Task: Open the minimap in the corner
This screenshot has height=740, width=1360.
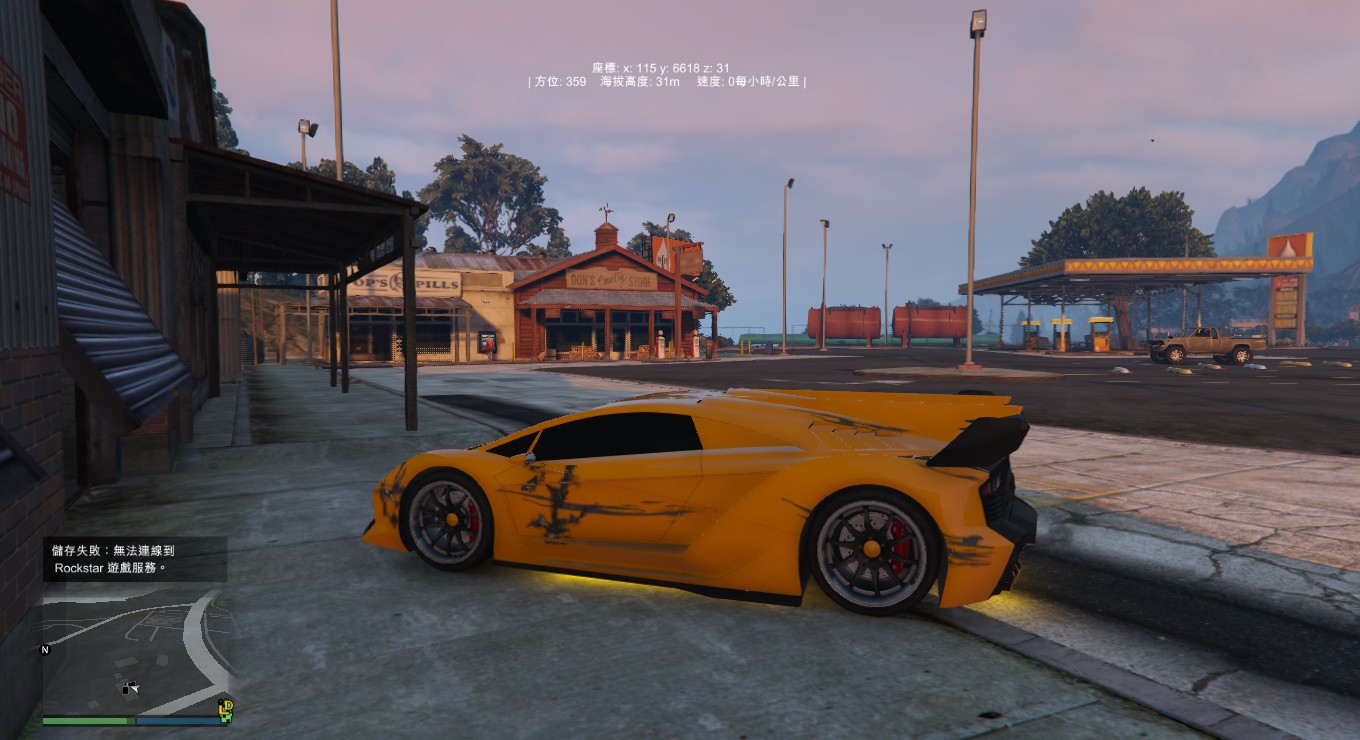Action: pos(136,650)
